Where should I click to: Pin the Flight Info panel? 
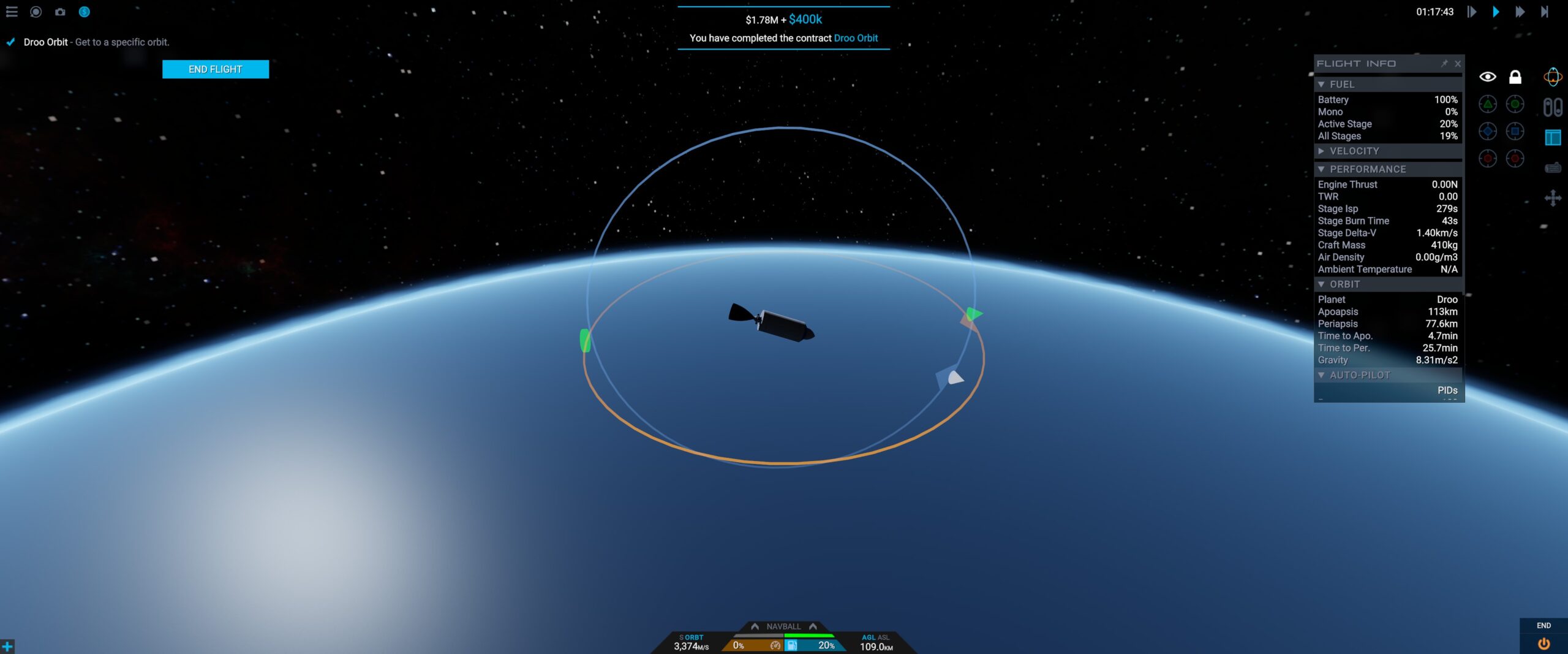(x=1444, y=64)
